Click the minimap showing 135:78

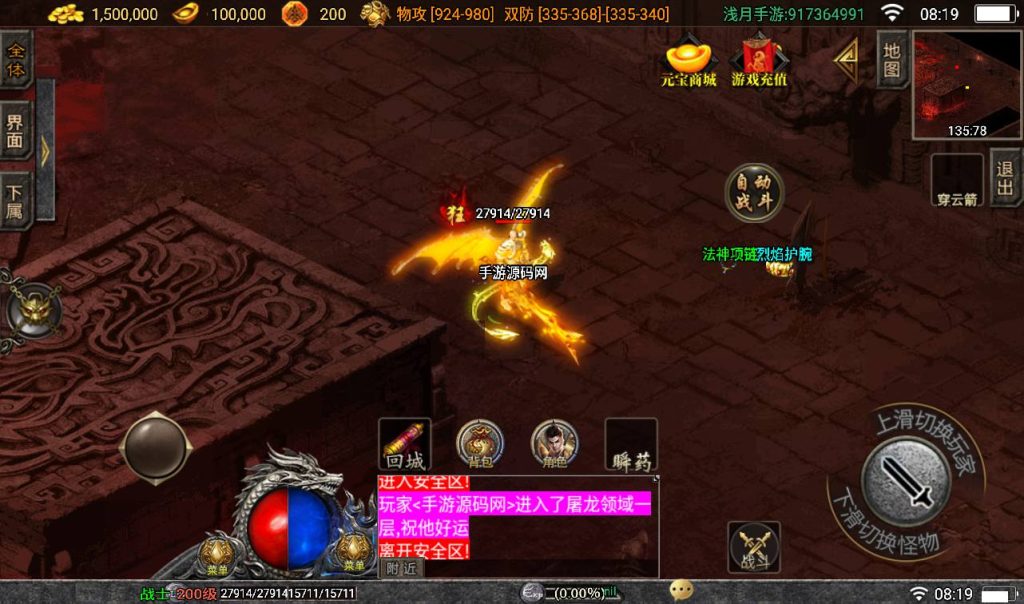966,86
